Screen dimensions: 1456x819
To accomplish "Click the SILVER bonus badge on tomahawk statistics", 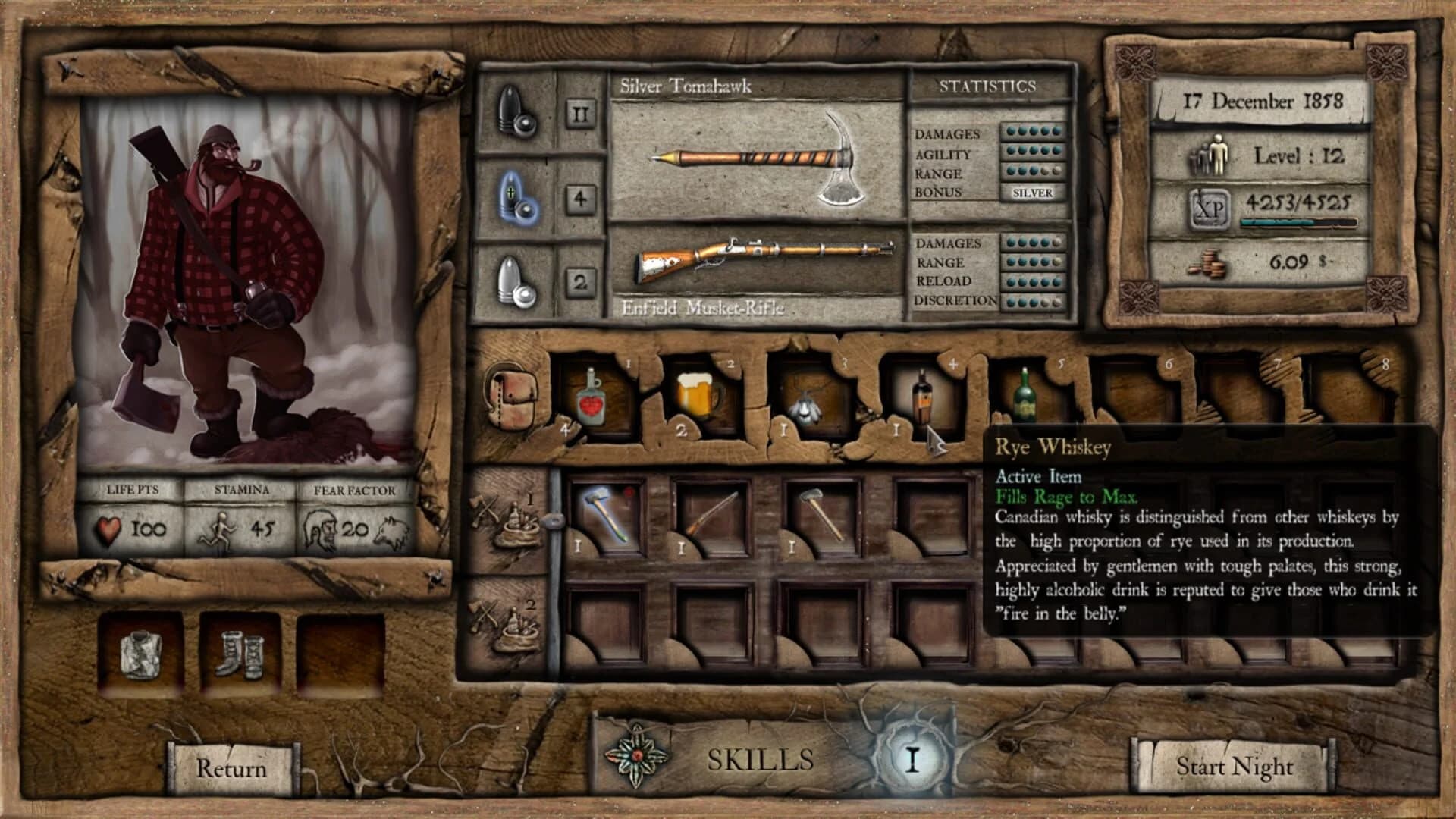I will 1031,194.
